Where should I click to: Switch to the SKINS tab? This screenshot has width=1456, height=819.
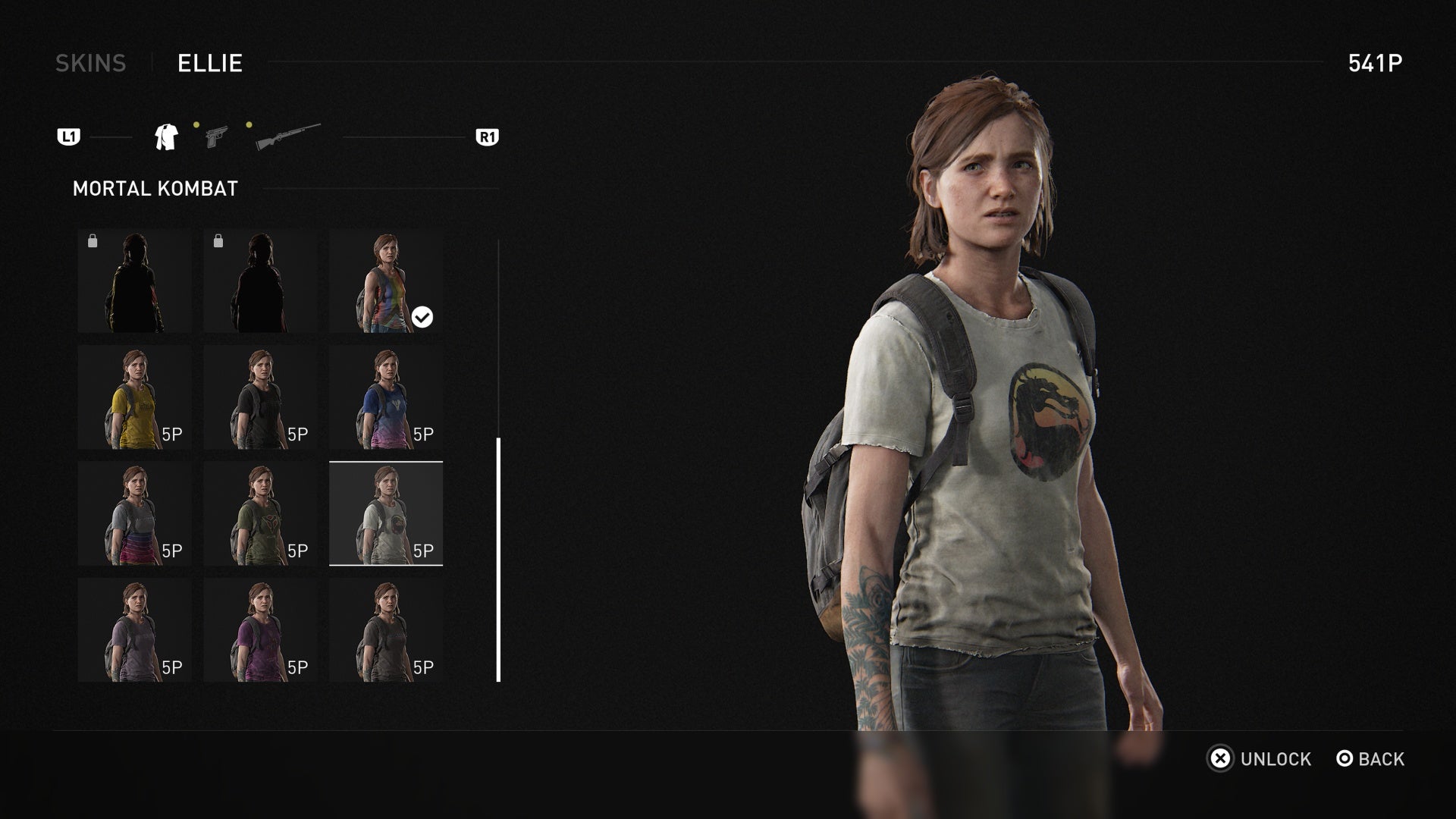point(91,64)
